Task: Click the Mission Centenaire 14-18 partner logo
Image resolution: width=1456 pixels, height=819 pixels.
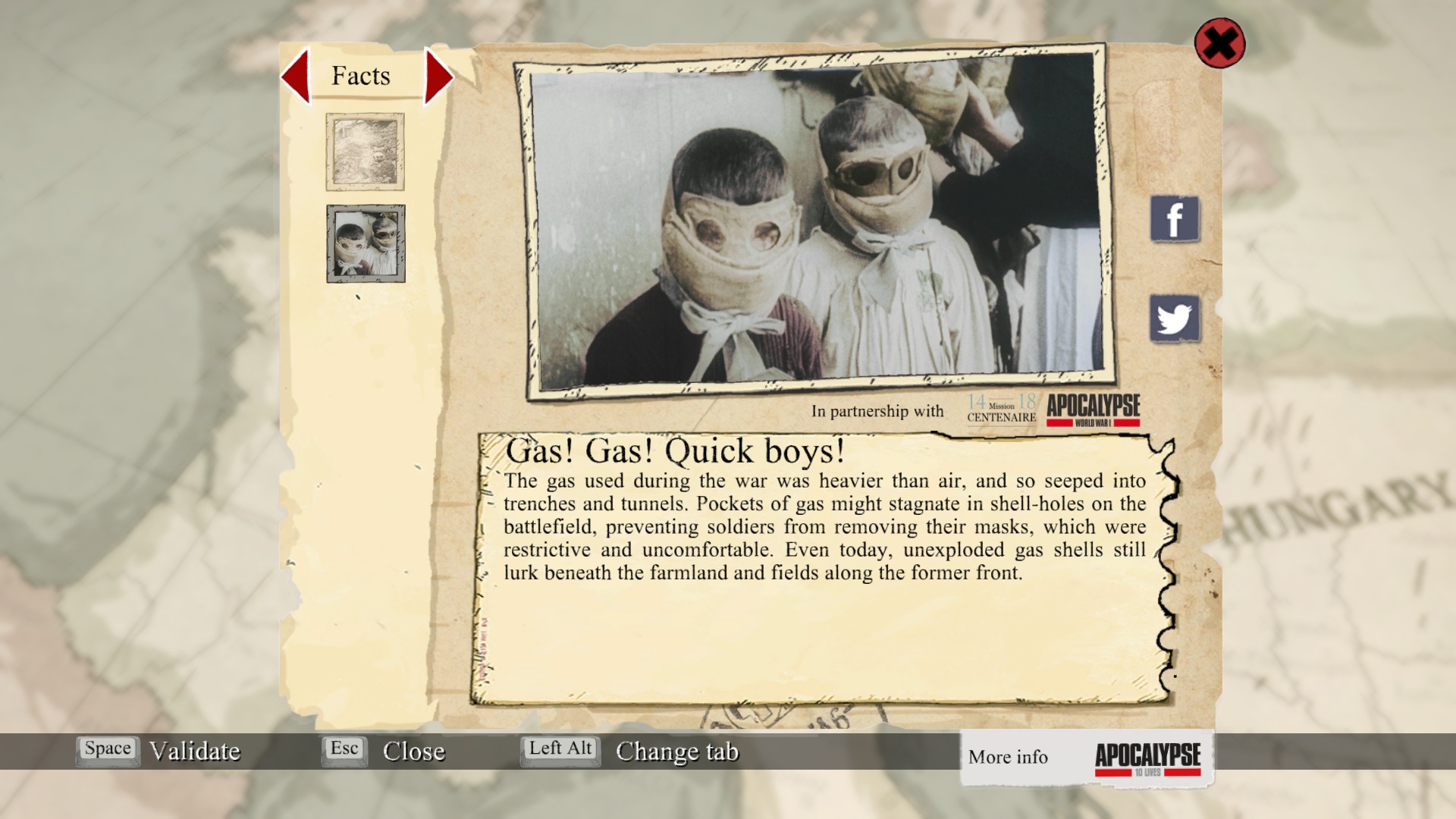Action: pyautogui.click(x=1001, y=409)
